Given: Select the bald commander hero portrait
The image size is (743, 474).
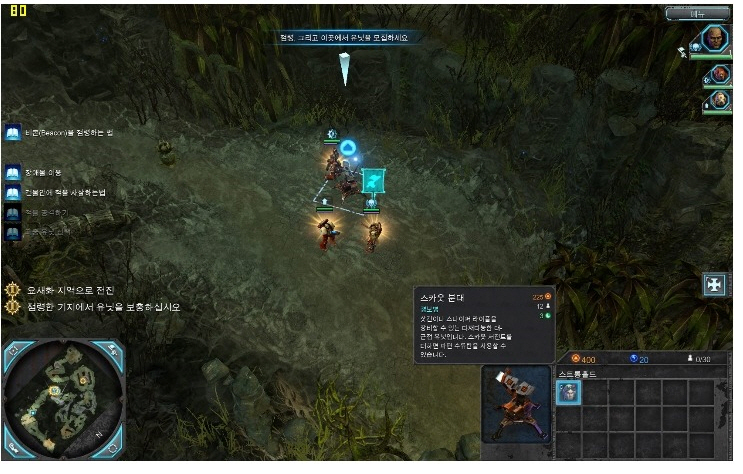Looking at the screenshot, I should click(717, 39).
